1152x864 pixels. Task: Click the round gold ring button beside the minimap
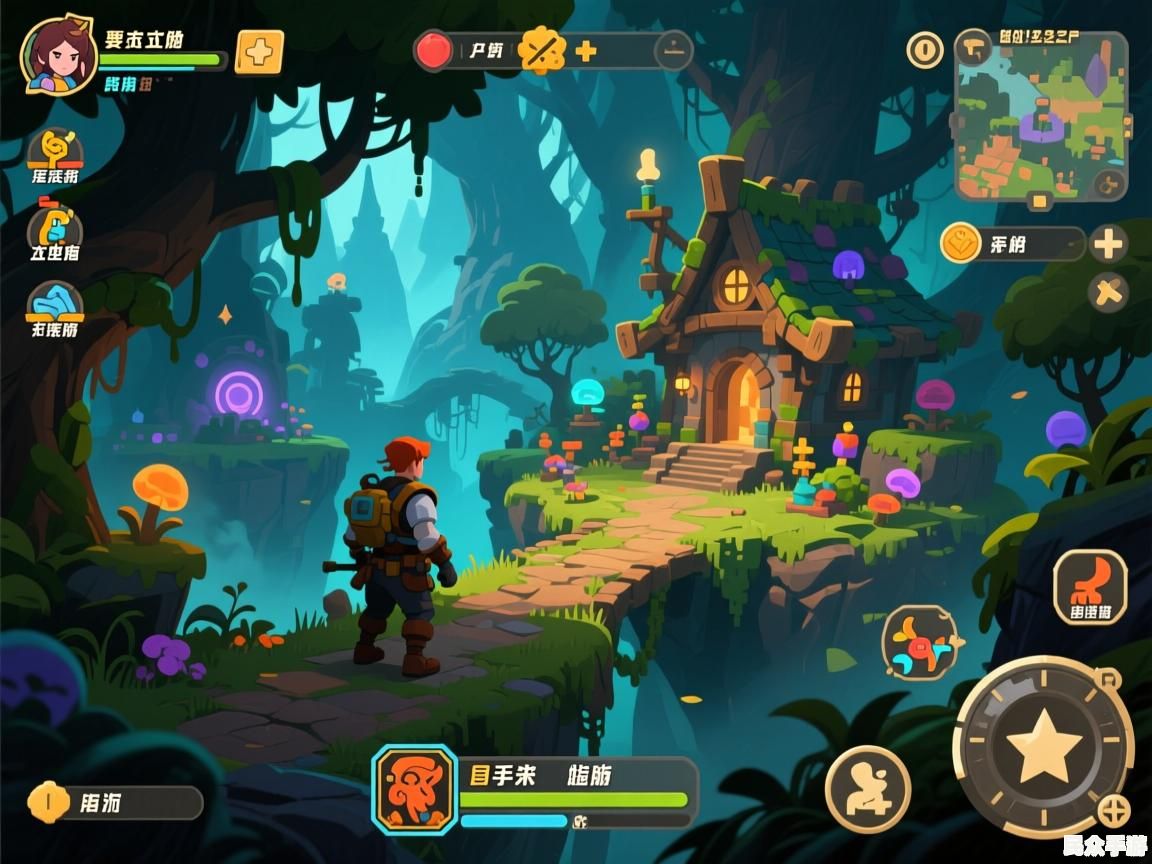tap(924, 50)
